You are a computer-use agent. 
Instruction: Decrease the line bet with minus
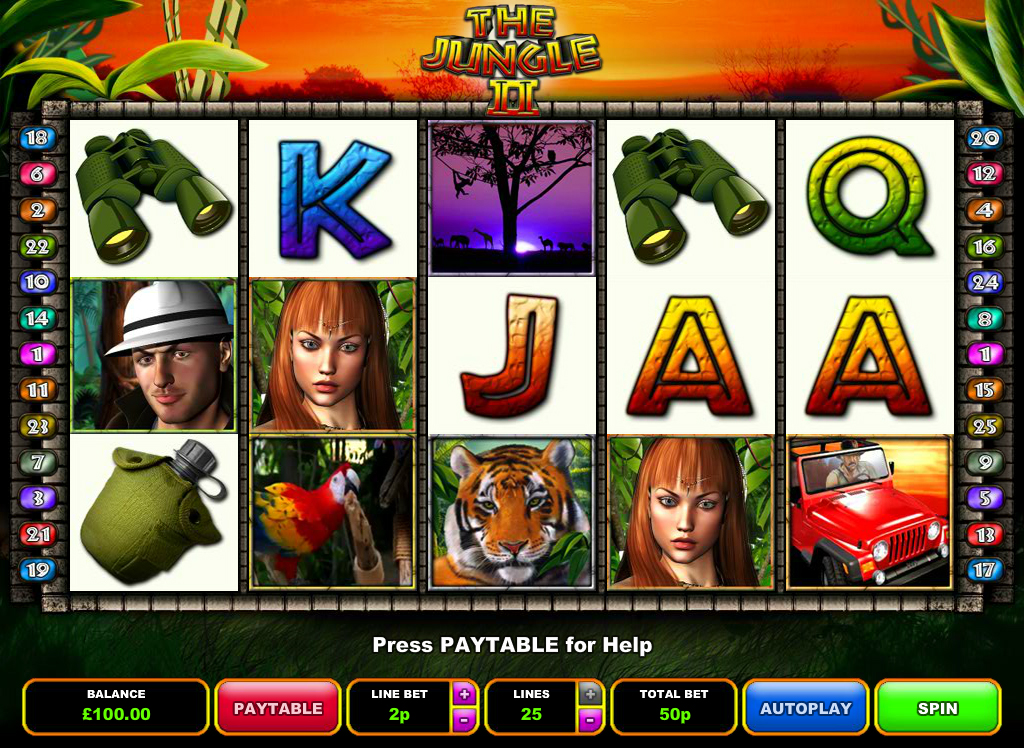463,719
